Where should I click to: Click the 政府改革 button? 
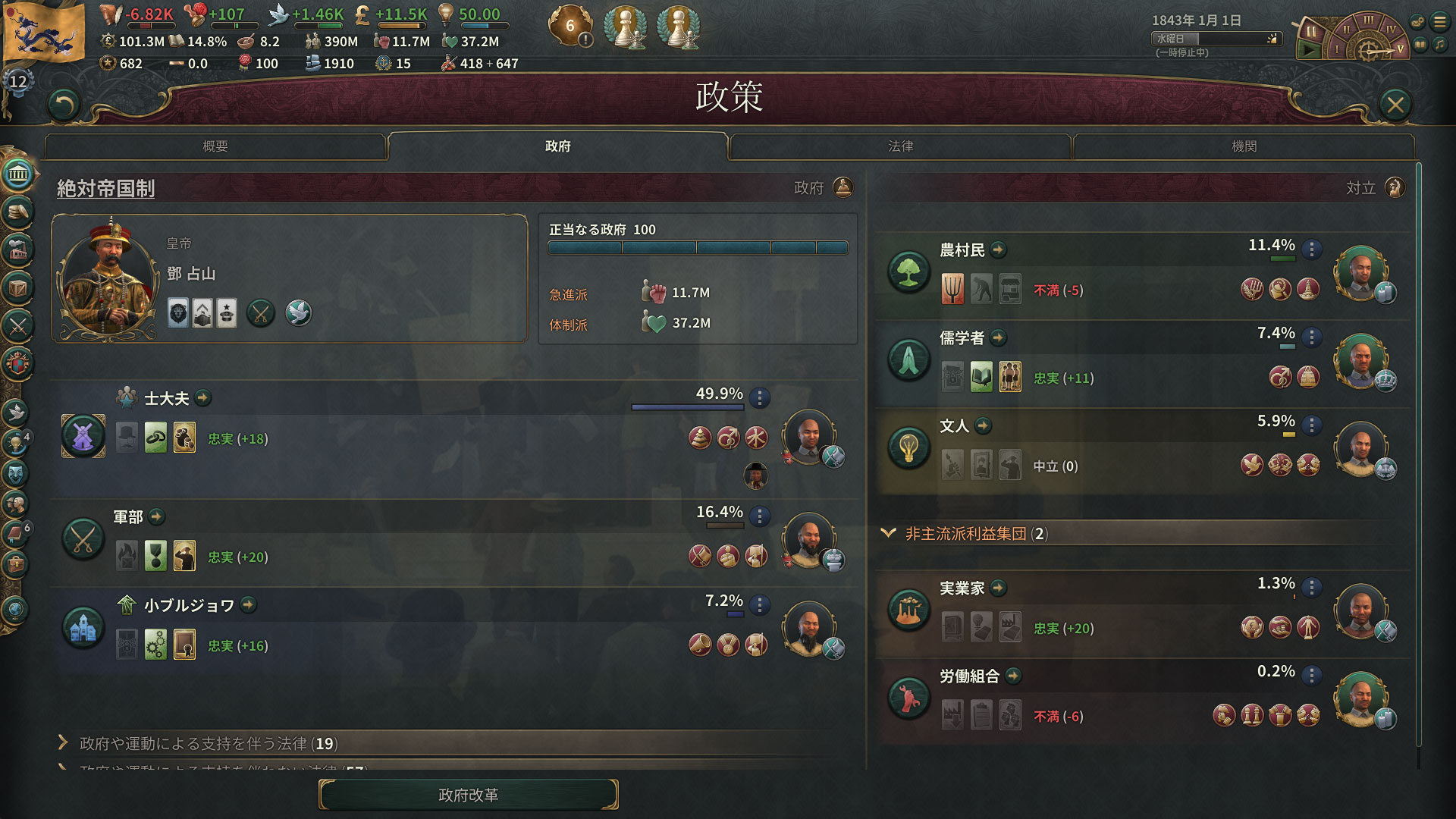coord(468,795)
